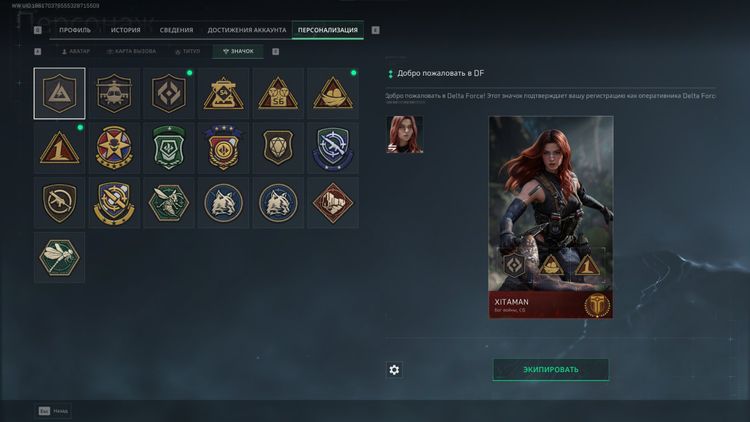
Task: Choose the red diamond fist badge
Action: point(333,203)
